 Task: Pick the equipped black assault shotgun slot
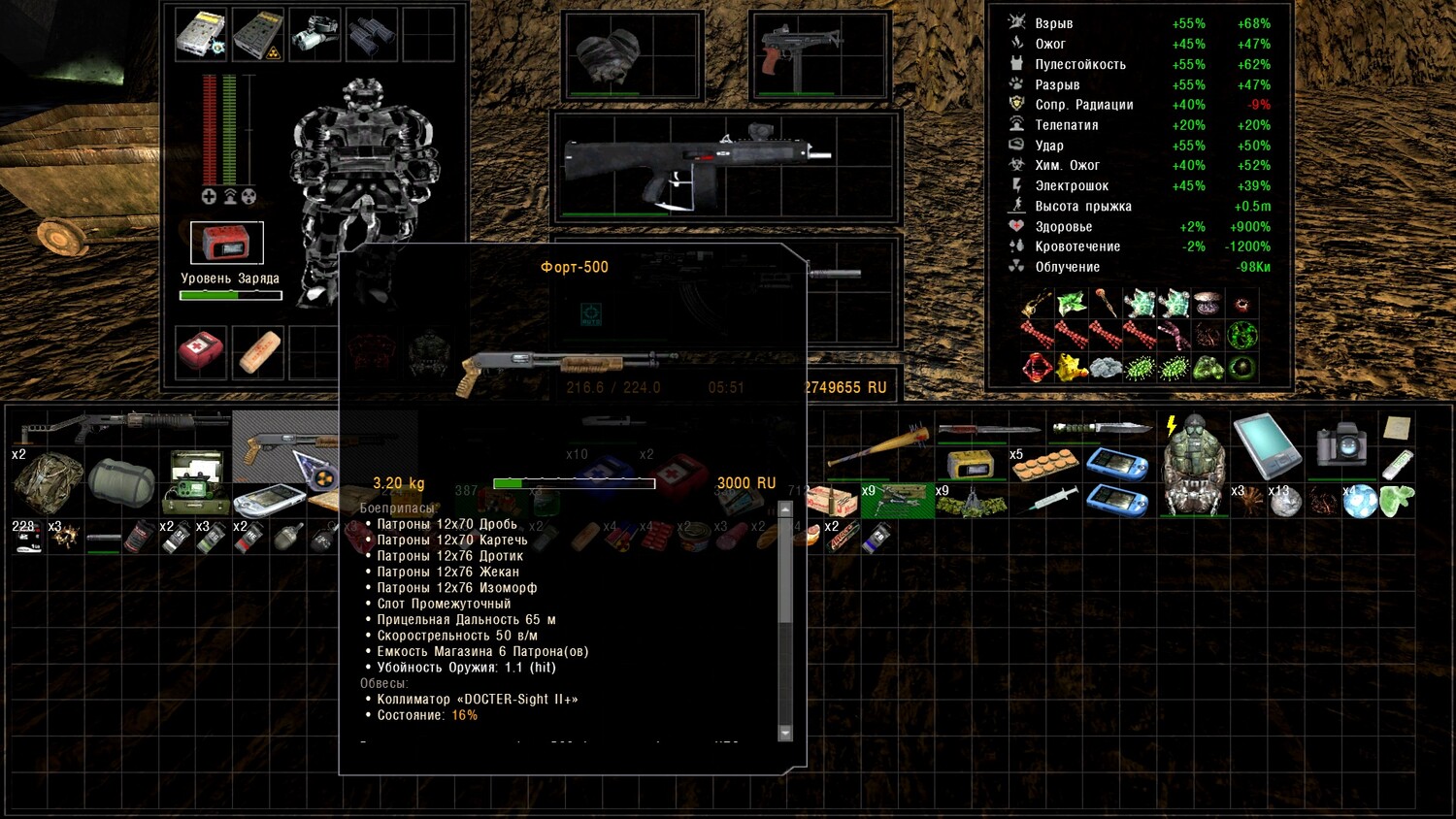[697, 165]
